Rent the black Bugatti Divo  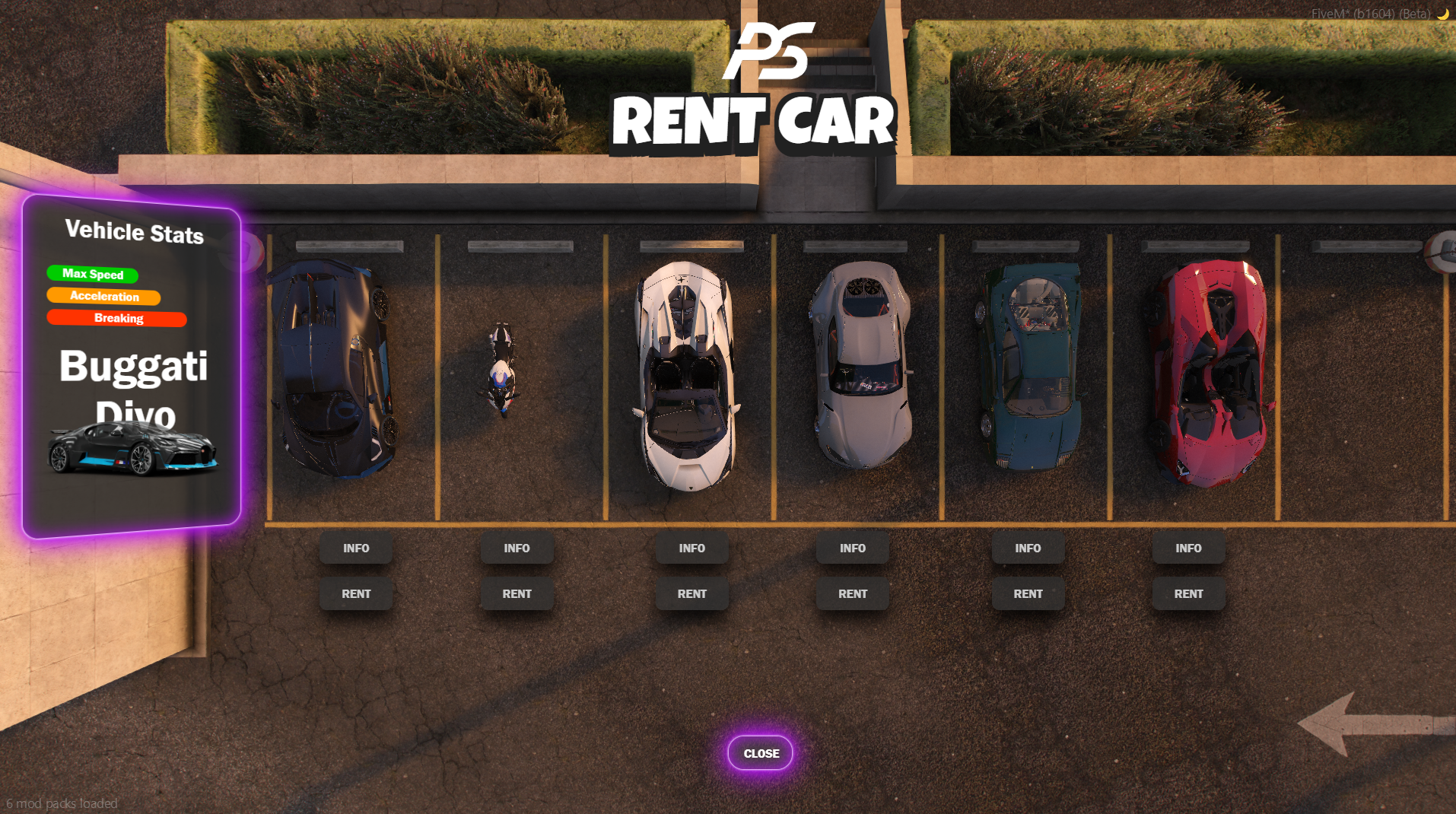coord(356,594)
